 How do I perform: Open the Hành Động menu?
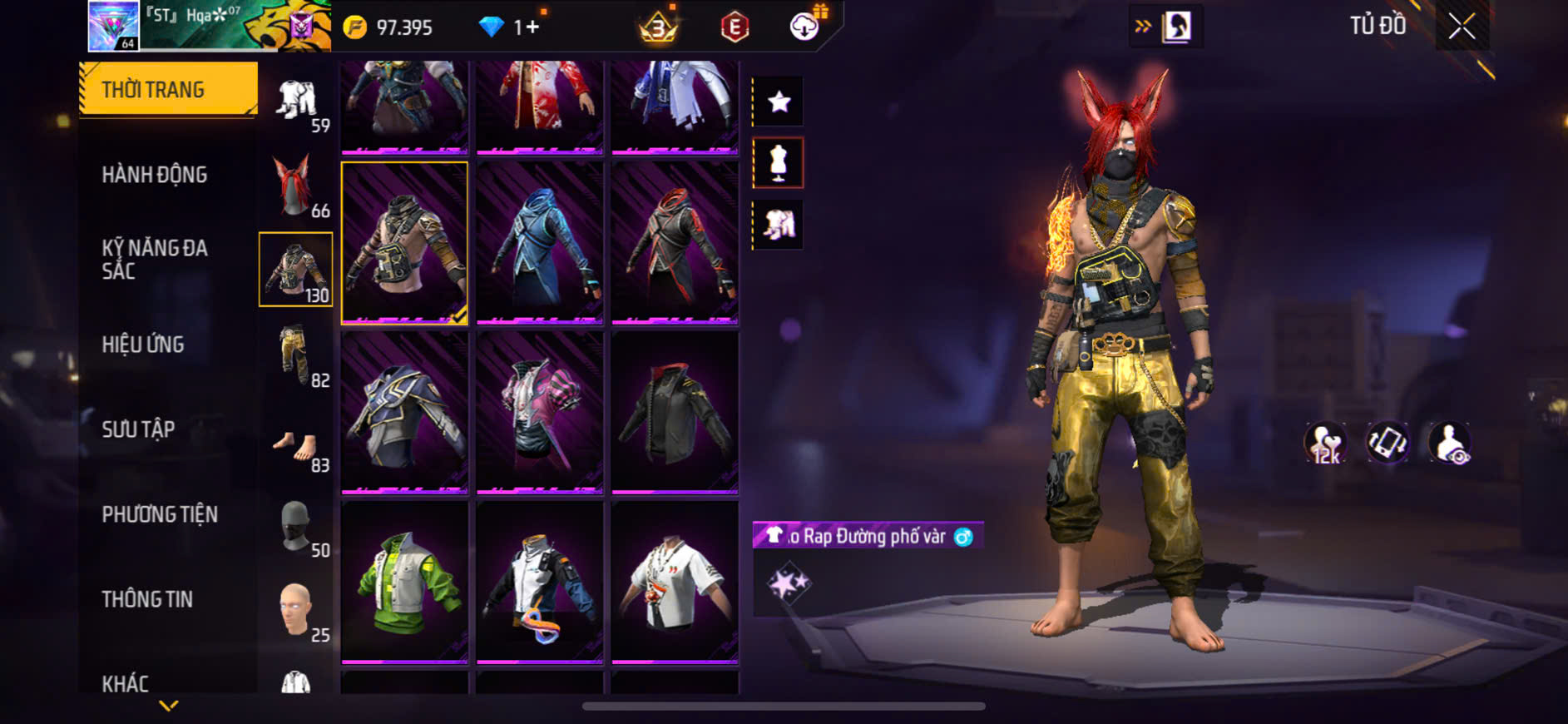pos(155,175)
